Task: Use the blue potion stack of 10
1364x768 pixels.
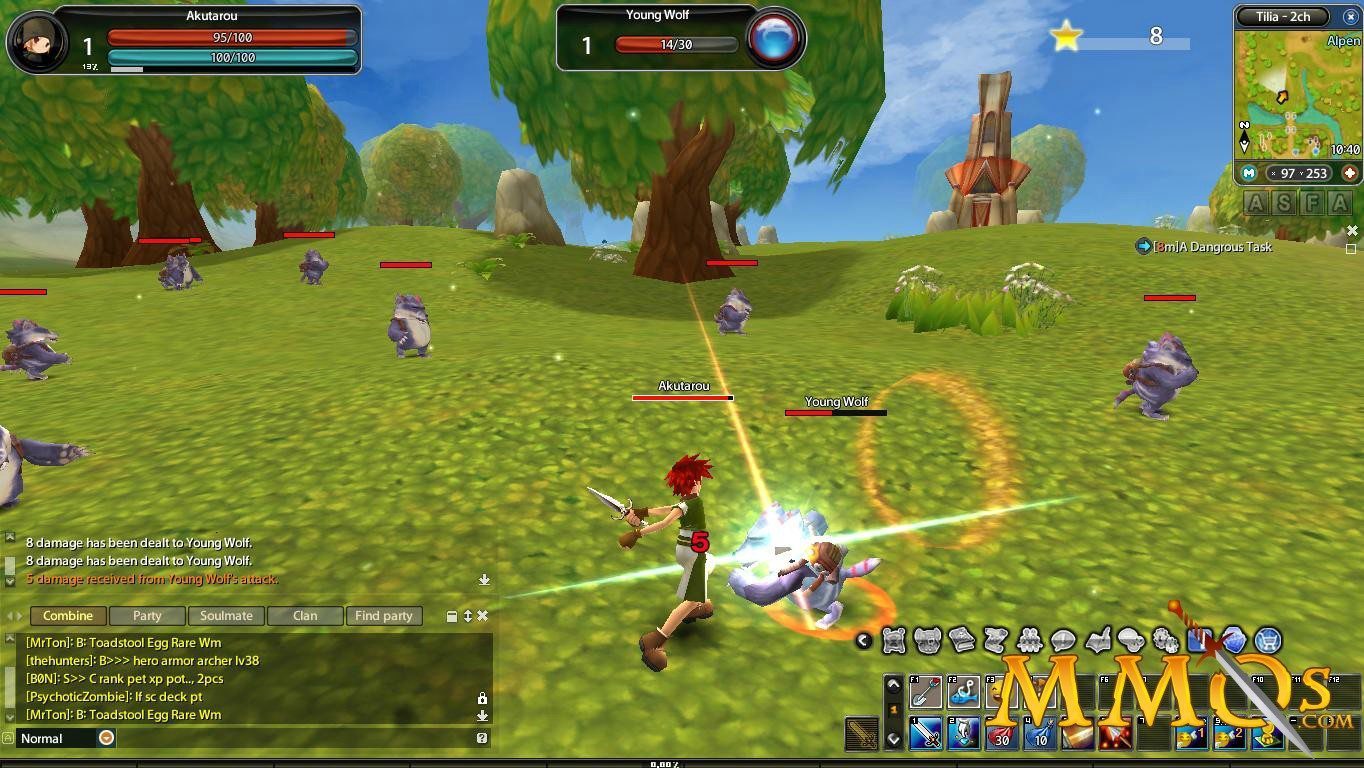Action: pyautogui.click(x=1040, y=735)
